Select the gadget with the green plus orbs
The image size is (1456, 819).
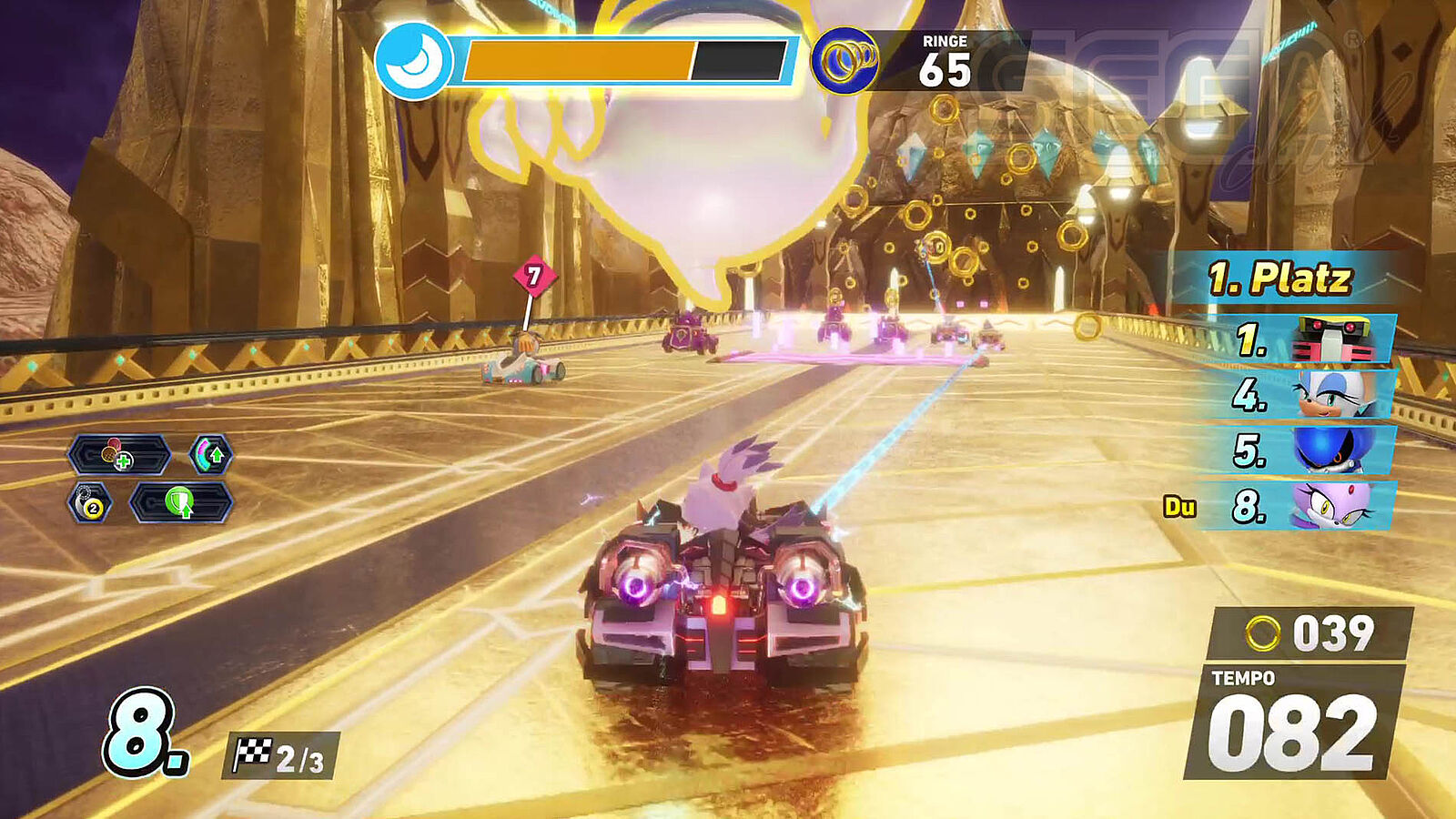pyautogui.click(x=119, y=455)
